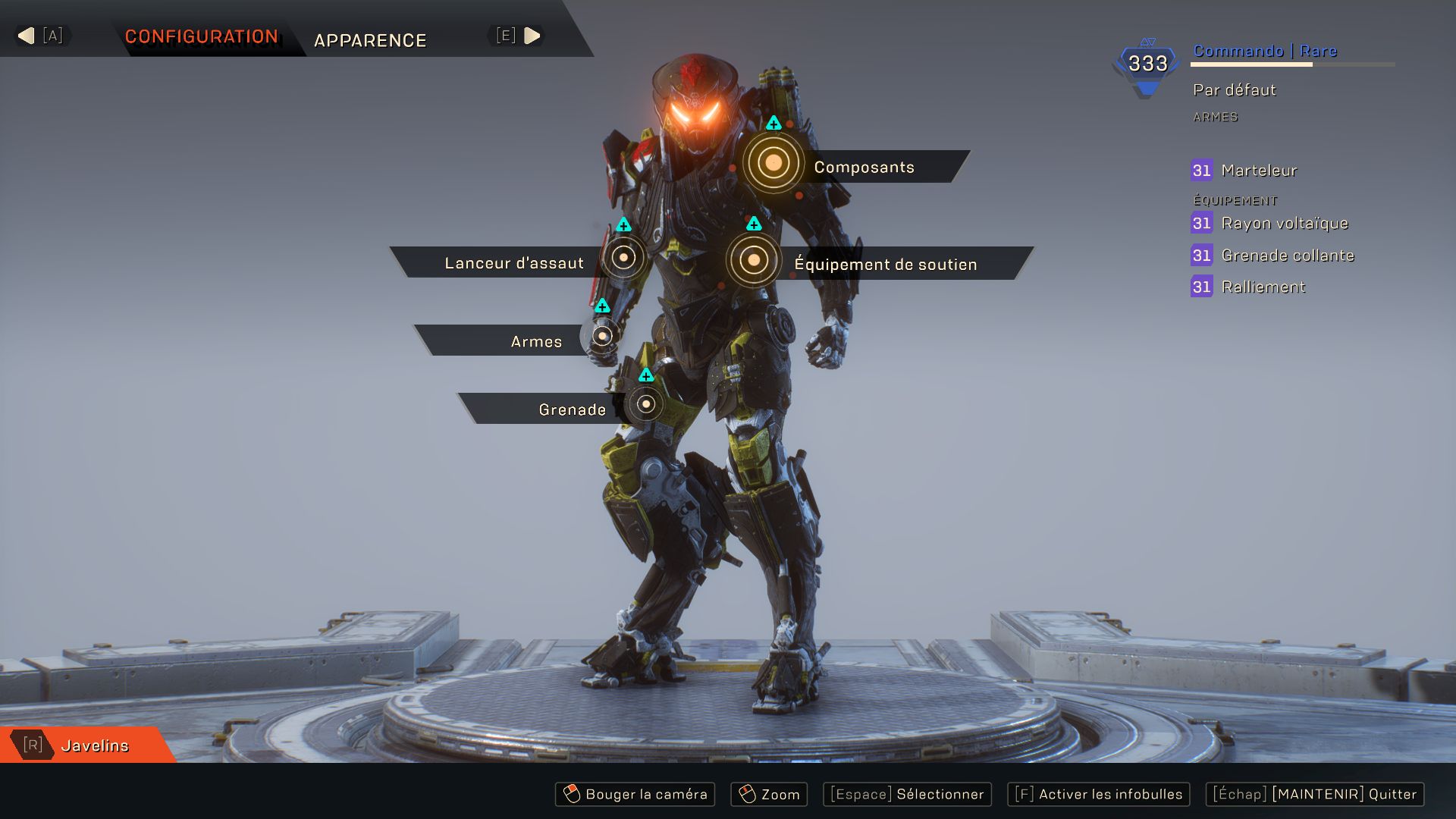Click the upgrade arrow above Équipement de soutien
This screenshot has height=819, width=1456.
(752, 223)
